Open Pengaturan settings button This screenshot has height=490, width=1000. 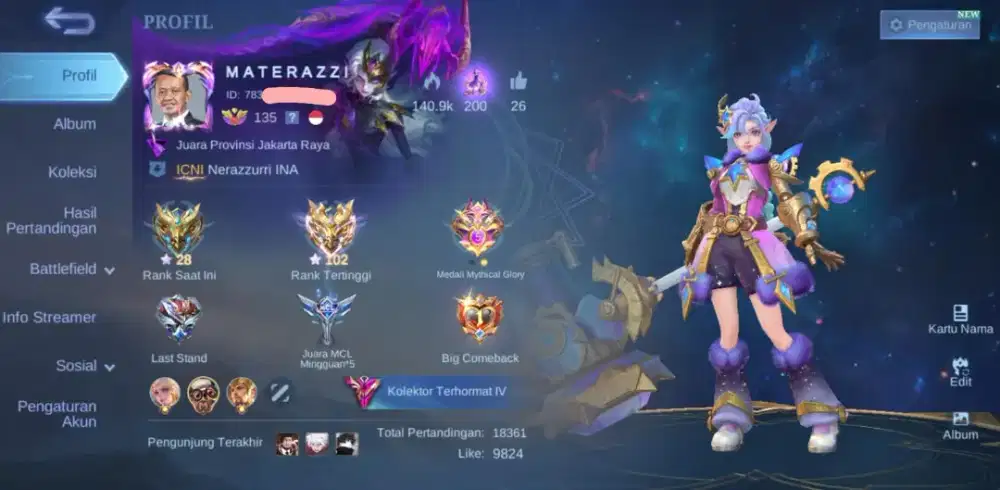point(929,25)
